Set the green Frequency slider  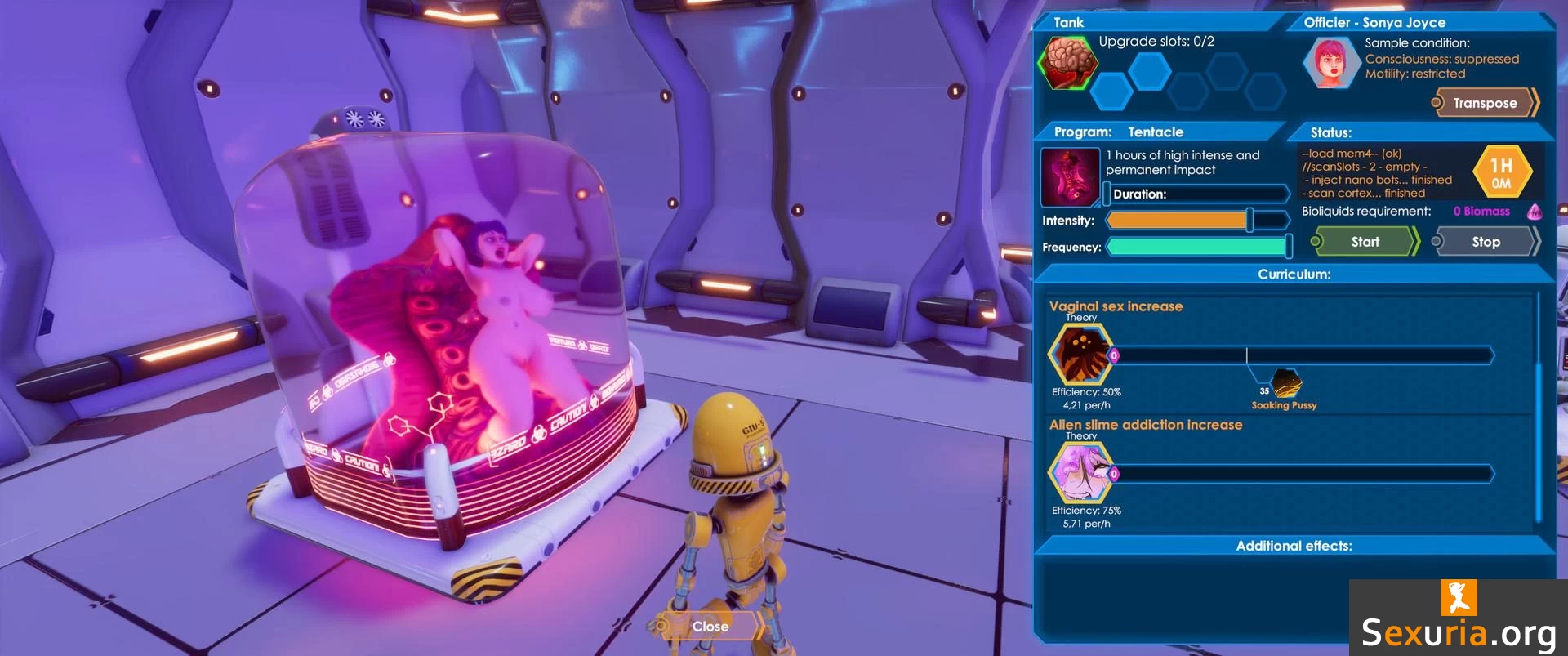[x=1288, y=246]
